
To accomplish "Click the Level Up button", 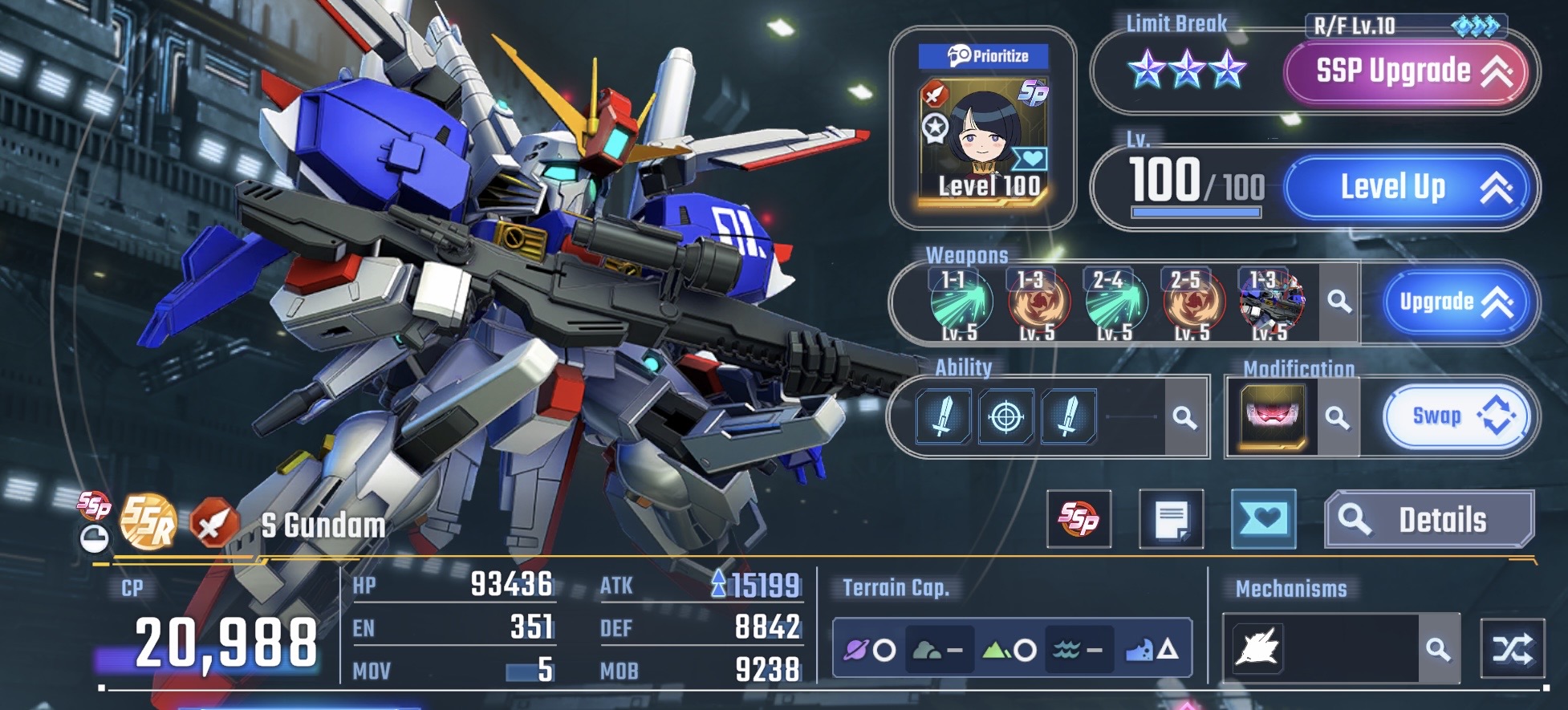I will click(x=1411, y=188).
